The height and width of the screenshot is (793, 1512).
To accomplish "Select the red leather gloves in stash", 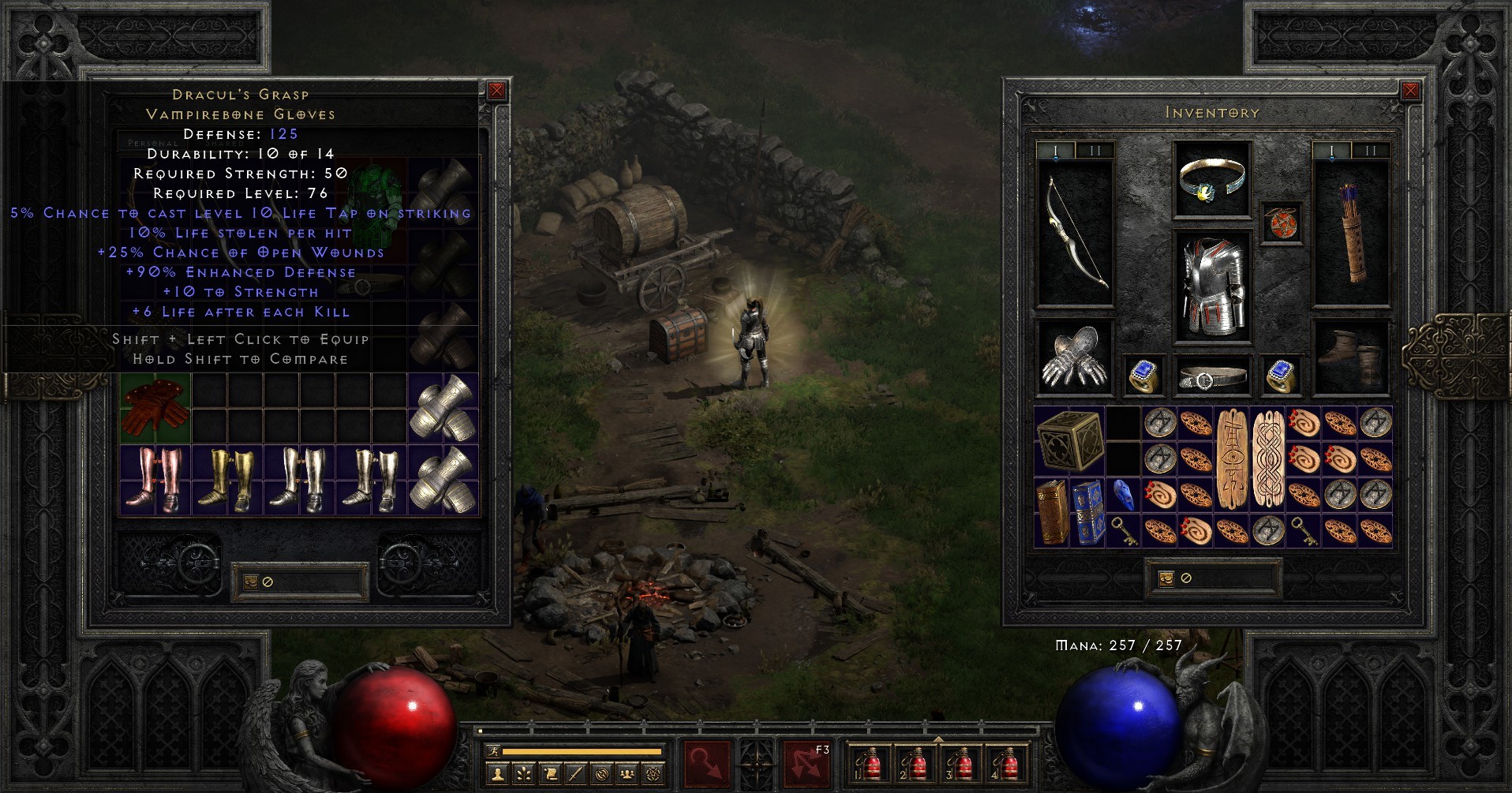I will click(155, 408).
